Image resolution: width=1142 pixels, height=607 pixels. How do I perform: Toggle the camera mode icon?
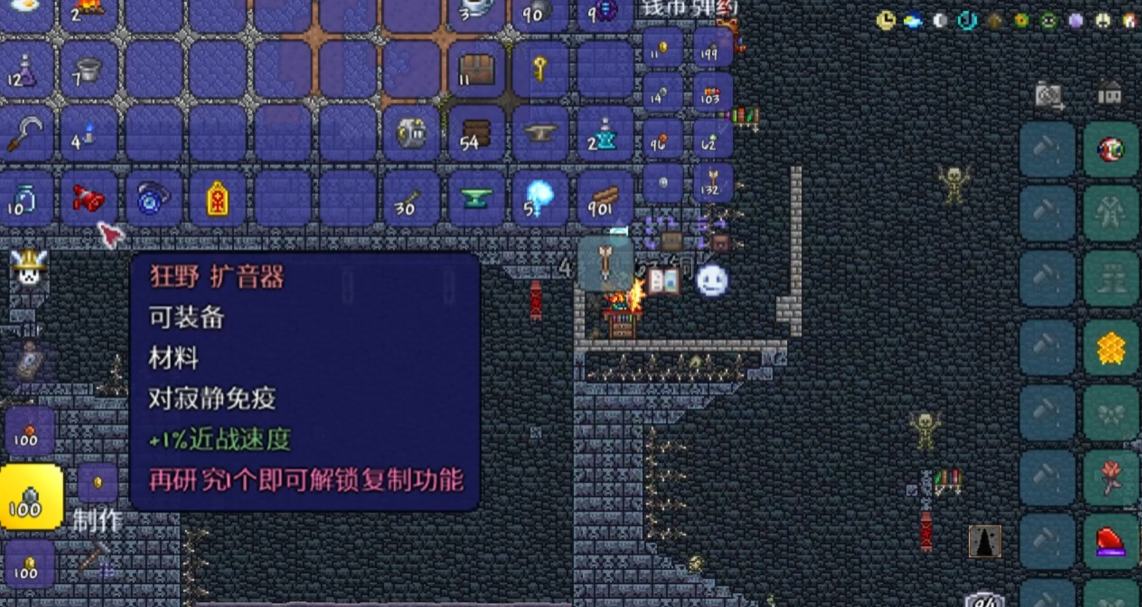coord(1048,95)
